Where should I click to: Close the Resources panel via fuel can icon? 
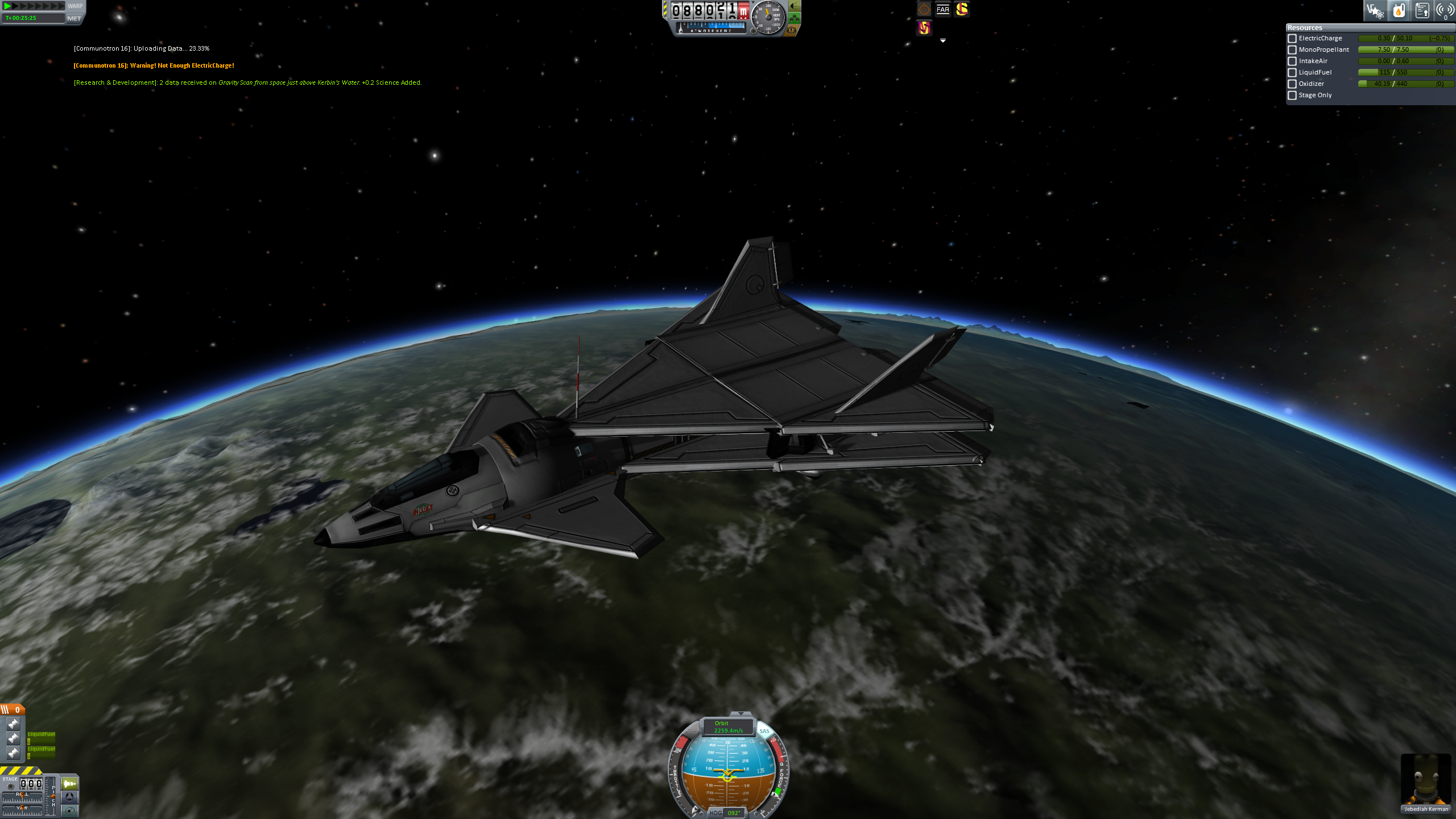1399,10
